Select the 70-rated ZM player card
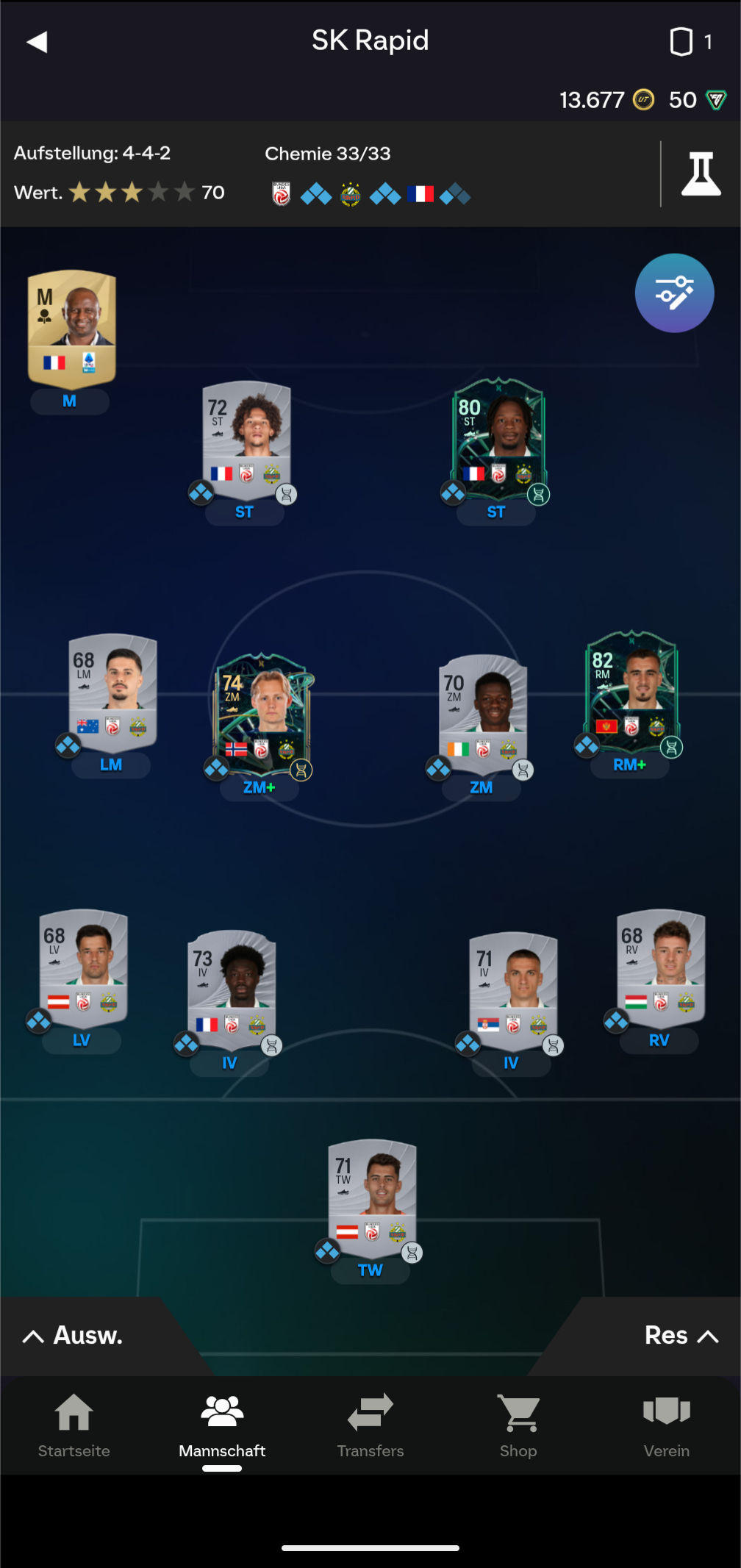The width and height of the screenshot is (741, 1568). pos(483,709)
